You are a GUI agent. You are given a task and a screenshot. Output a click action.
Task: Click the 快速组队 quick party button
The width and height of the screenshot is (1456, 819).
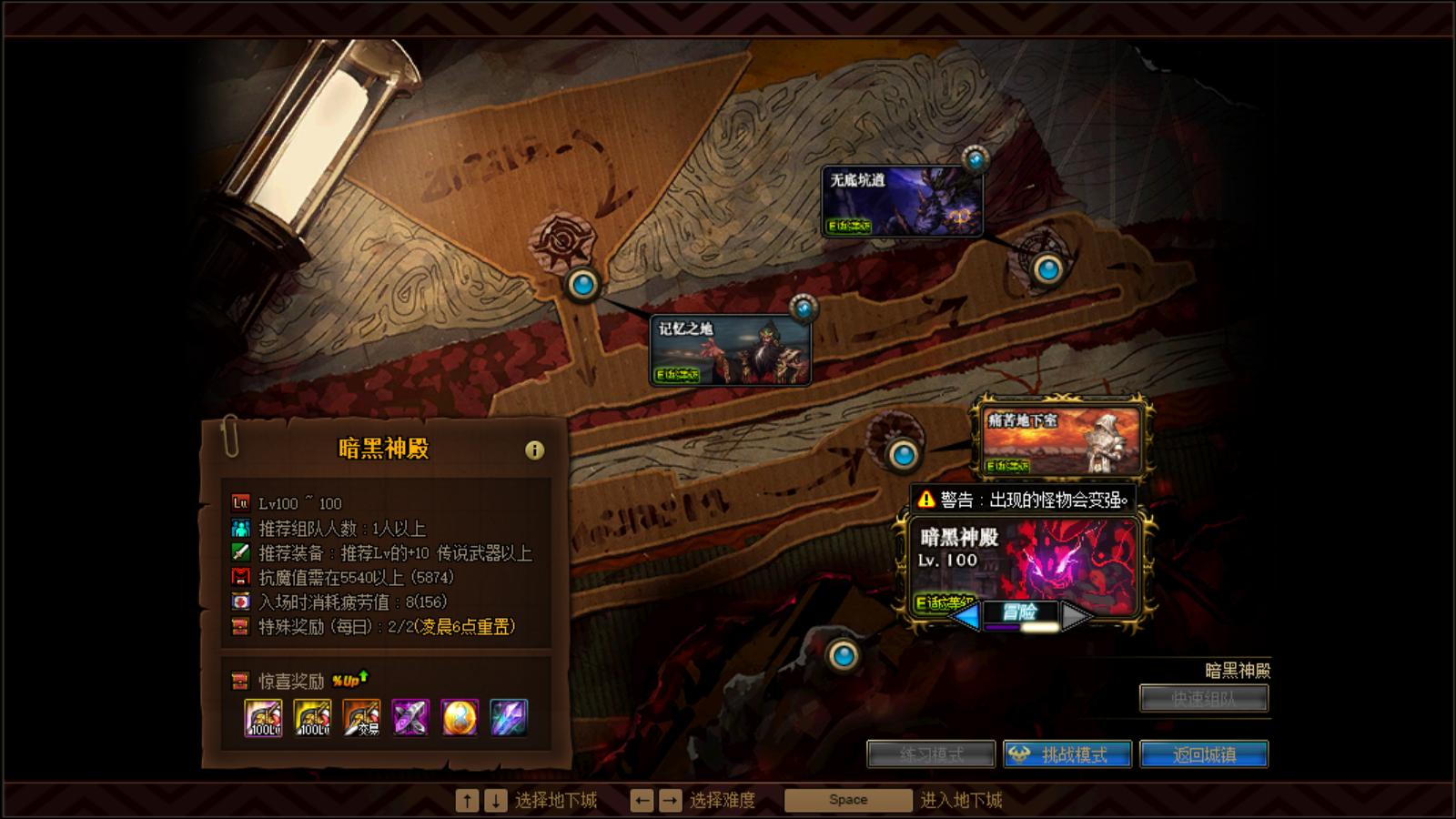(x=1206, y=698)
